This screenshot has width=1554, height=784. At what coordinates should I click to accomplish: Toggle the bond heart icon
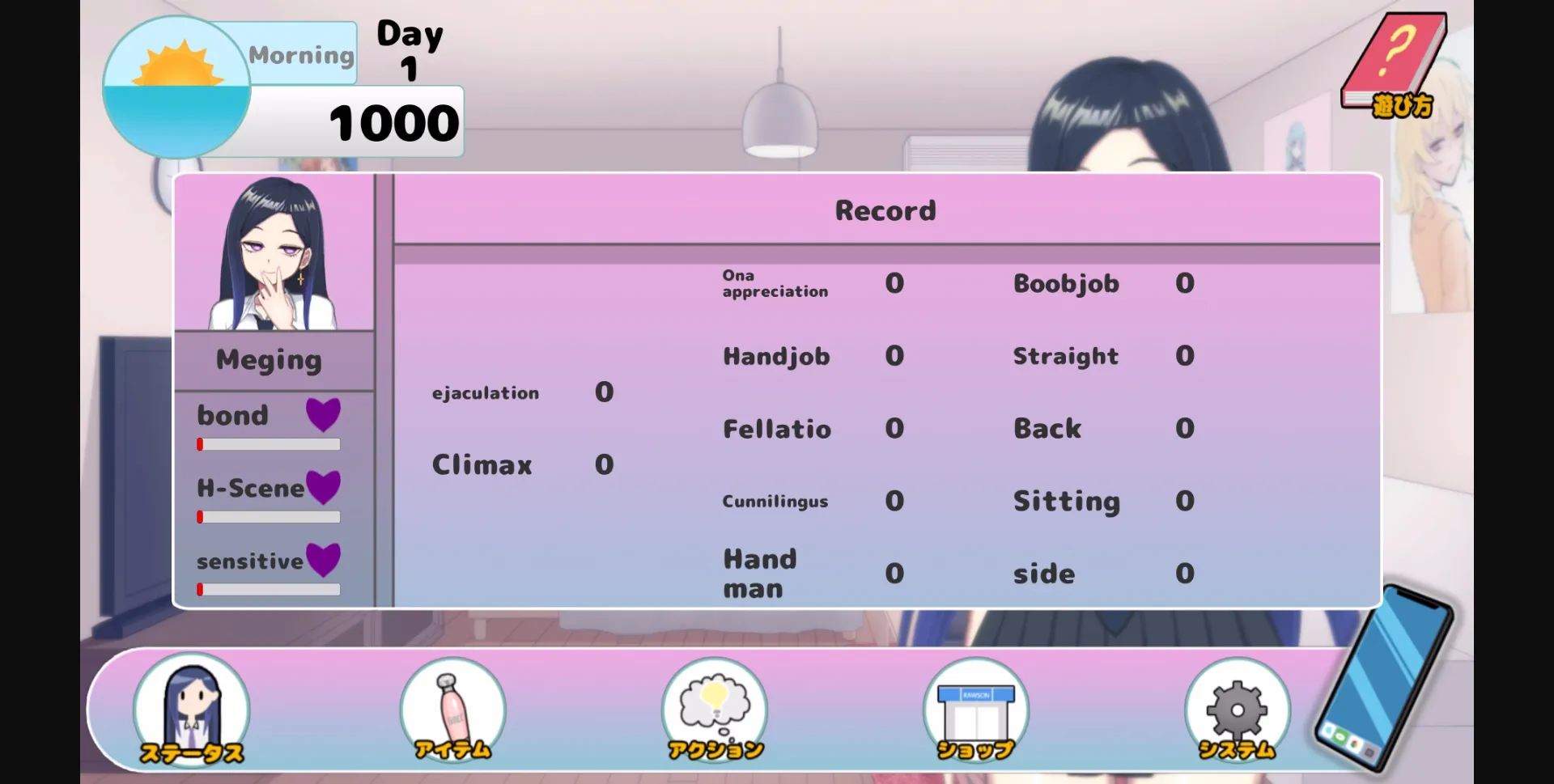tap(323, 414)
